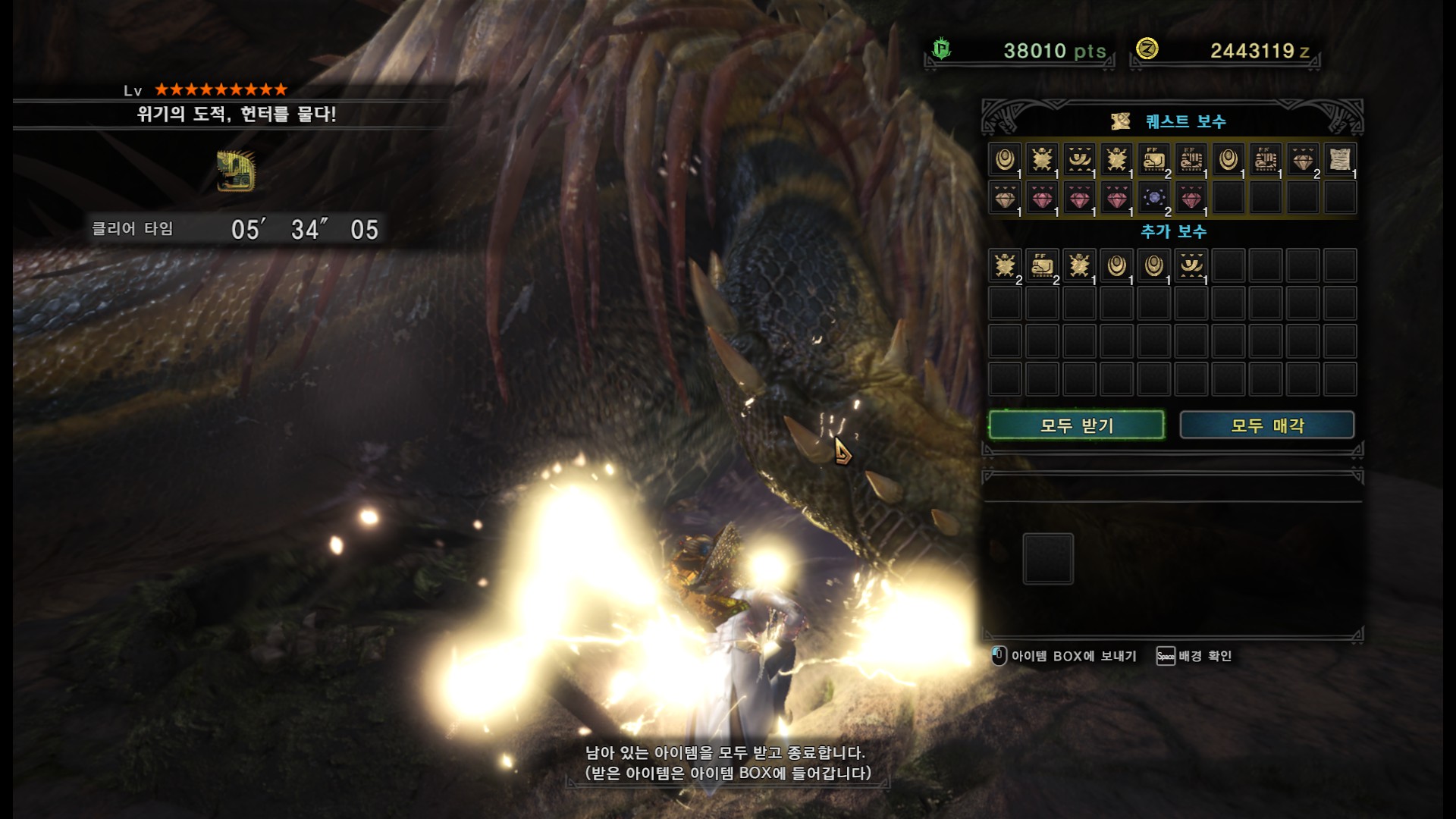Select the FF ticket in 추가 보수 rewards
1456x819 pixels.
pos(1043,266)
